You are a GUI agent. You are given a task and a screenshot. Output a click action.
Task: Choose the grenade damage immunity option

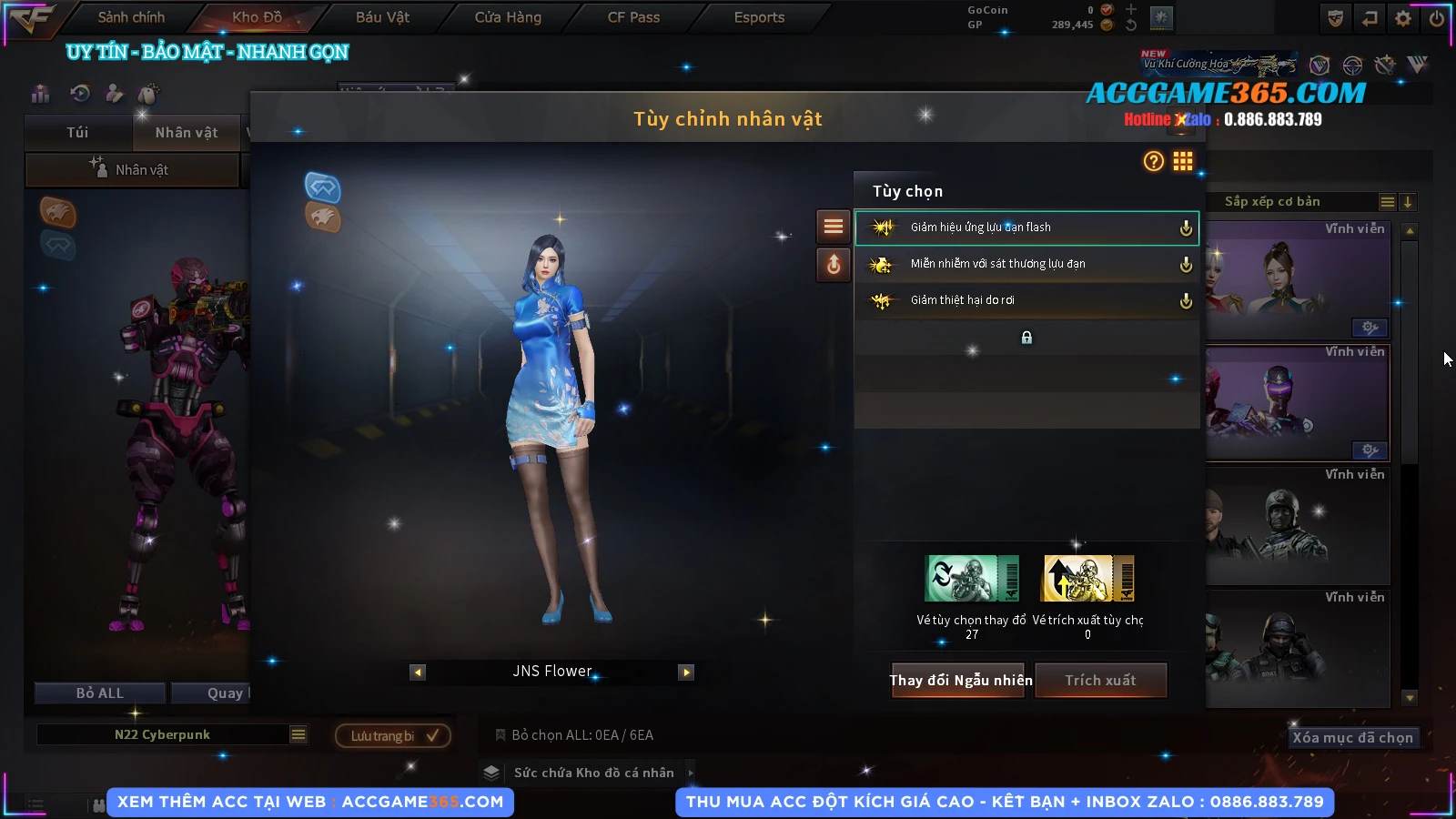point(1026,264)
